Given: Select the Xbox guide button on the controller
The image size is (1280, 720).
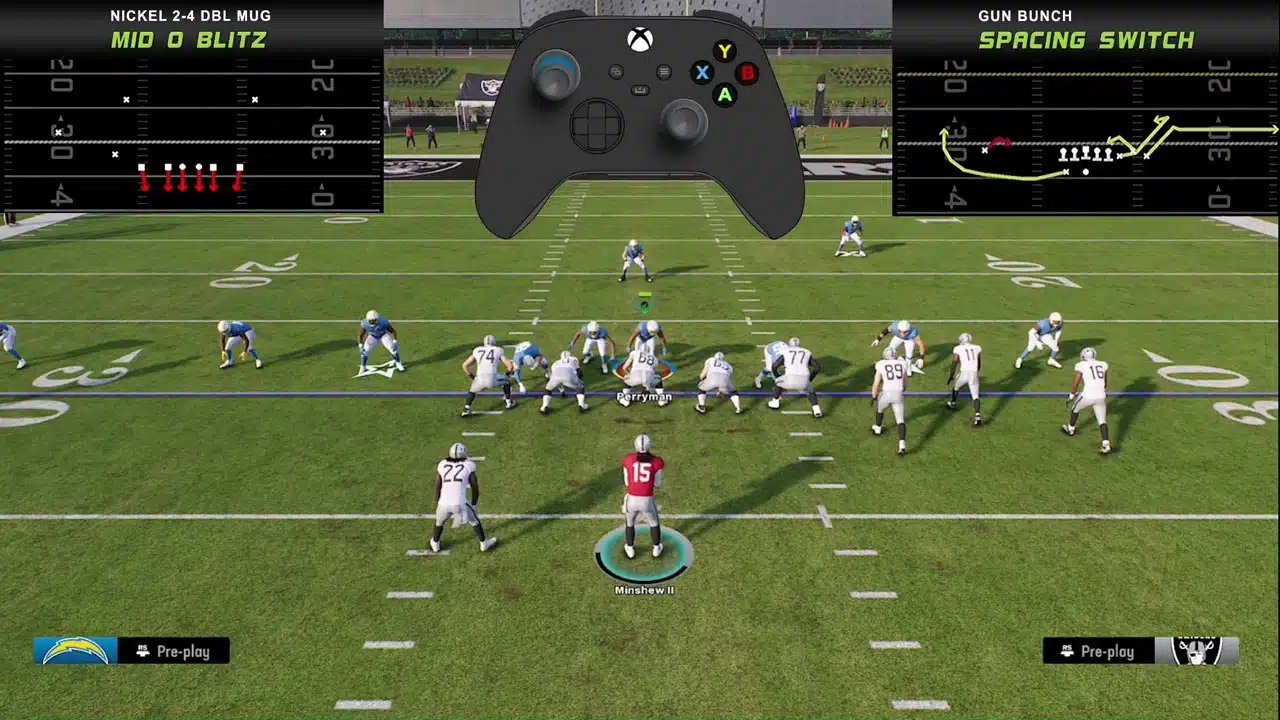Looking at the screenshot, I should pyautogui.click(x=640, y=39).
